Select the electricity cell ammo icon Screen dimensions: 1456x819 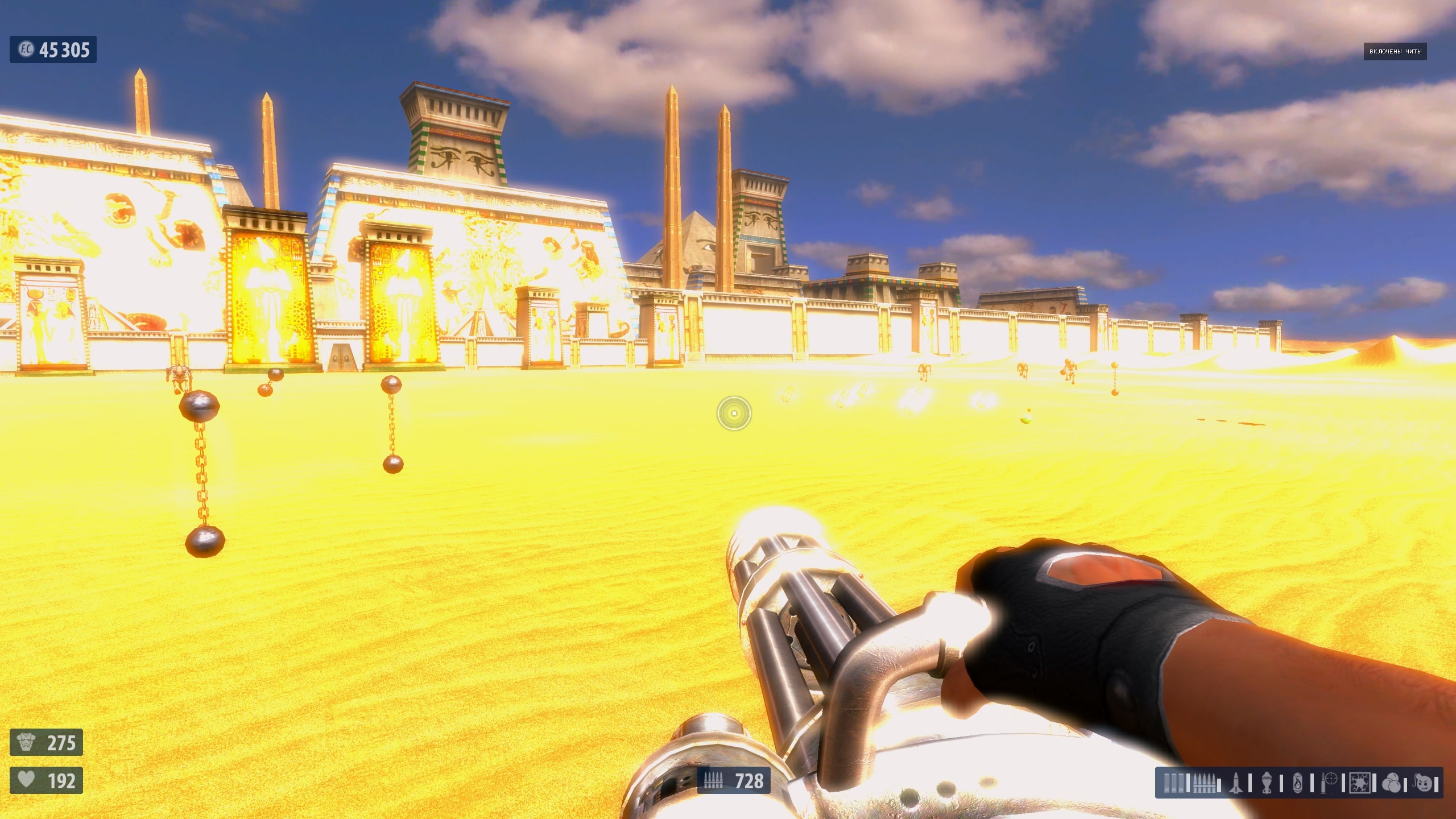pyautogui.click(x=1359, y=783)
